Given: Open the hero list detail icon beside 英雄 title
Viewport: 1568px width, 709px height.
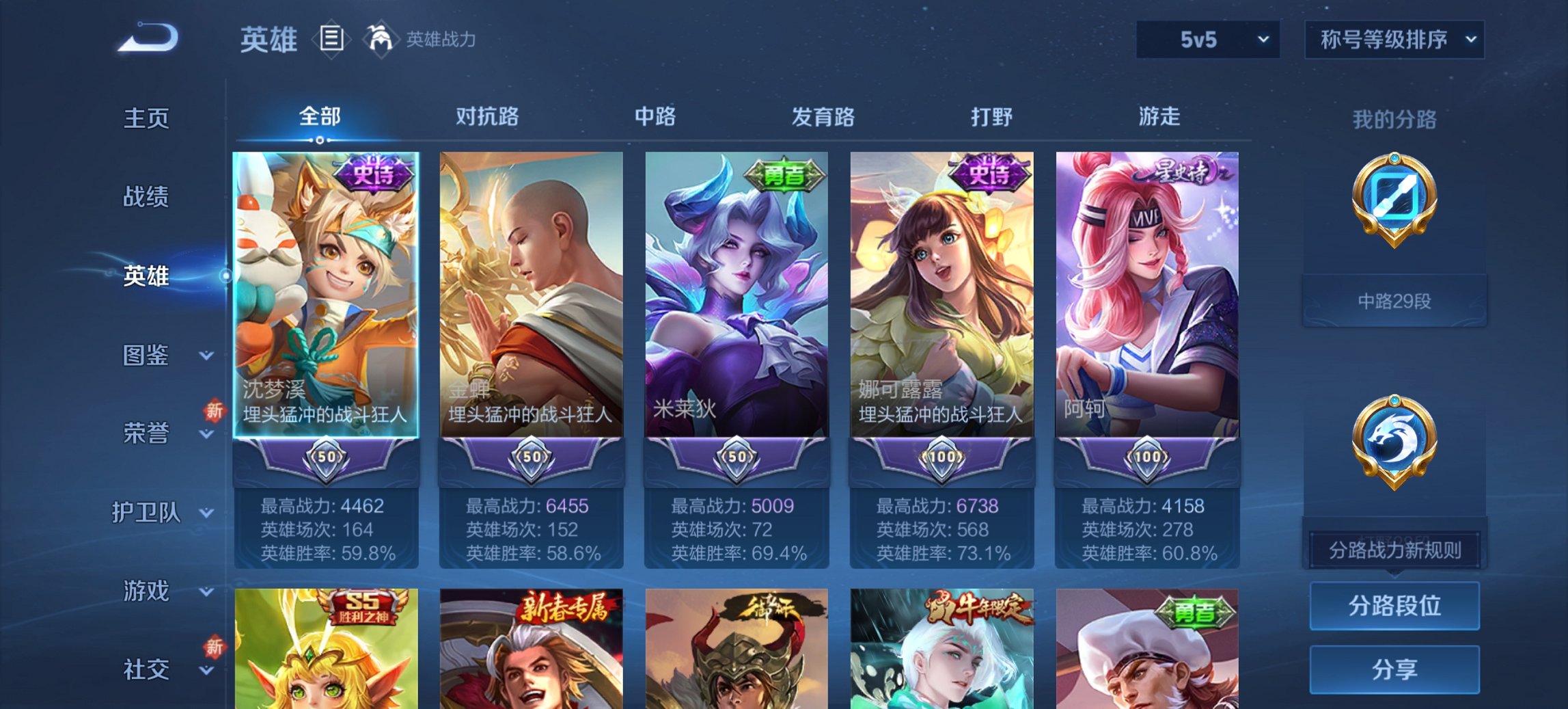Looking at the screenshot, I should pos(331,39).
